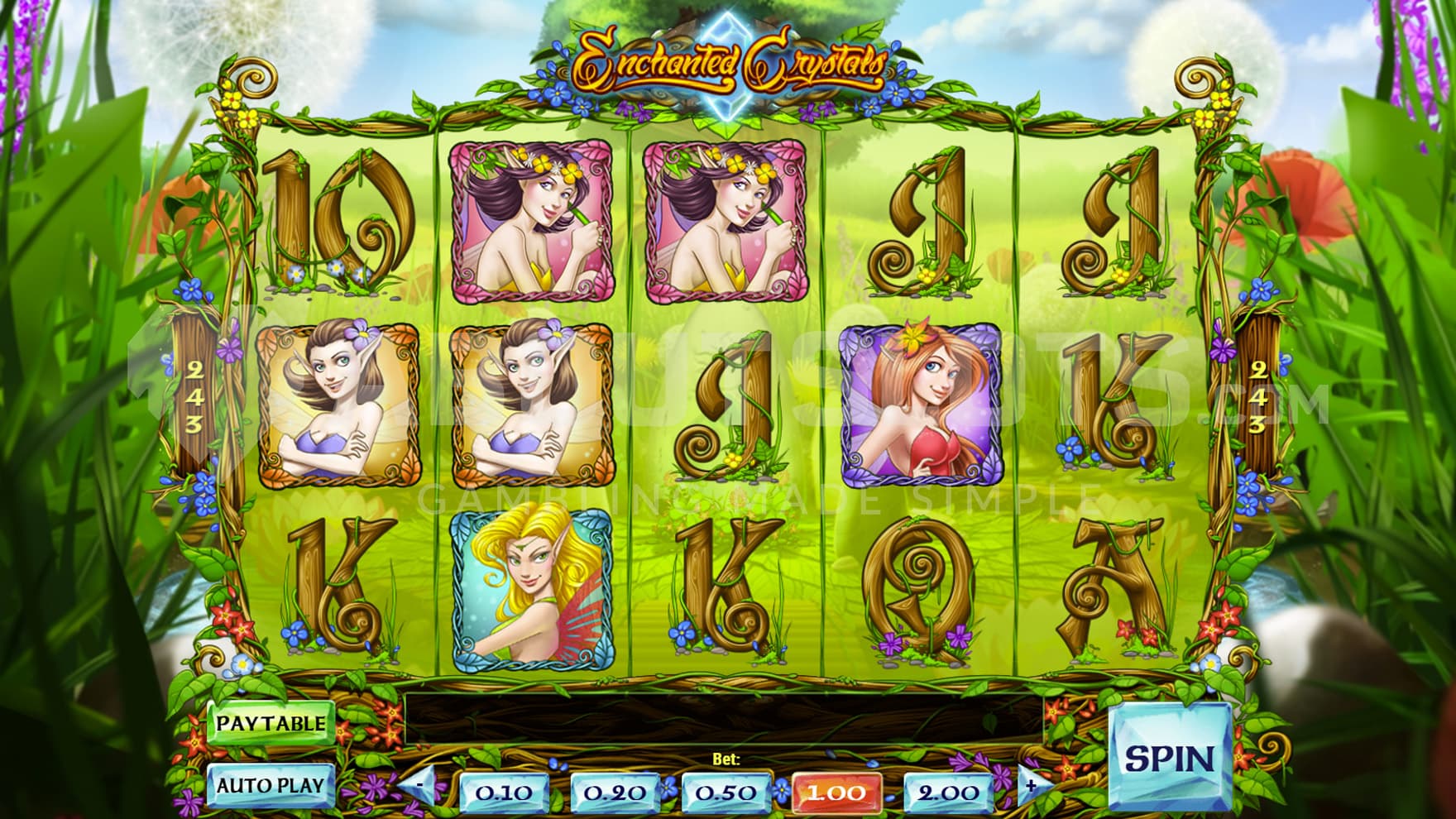This screenshot has width=1456, height=819.
Task: Increase the bet with the plus arrow
Action: tap(1031, 785)
